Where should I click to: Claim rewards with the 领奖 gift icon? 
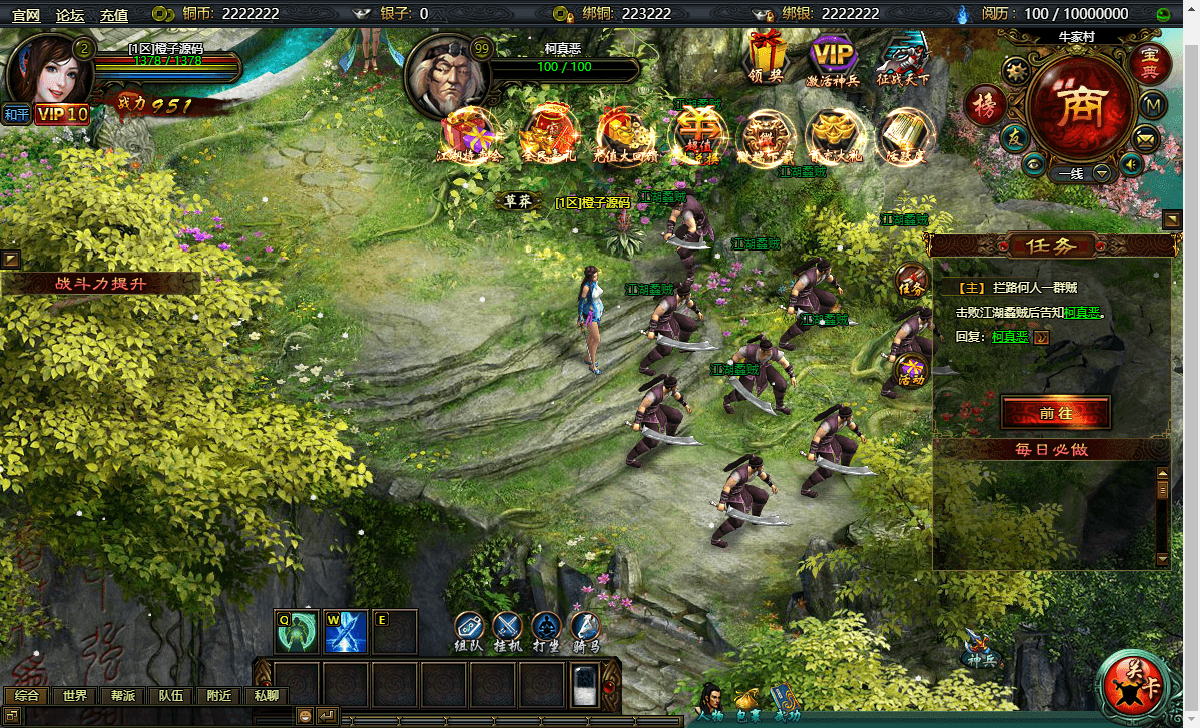pos(767,56)
